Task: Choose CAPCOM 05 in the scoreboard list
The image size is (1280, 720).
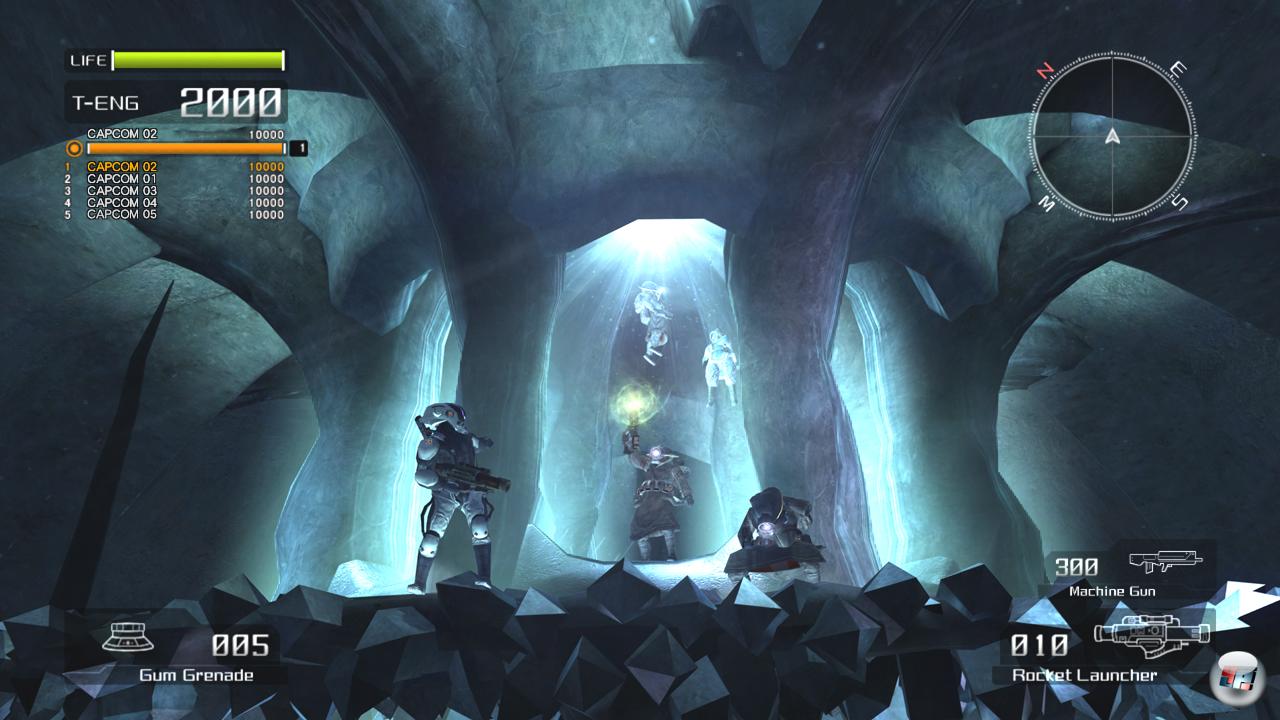Action: click(122, 215)
